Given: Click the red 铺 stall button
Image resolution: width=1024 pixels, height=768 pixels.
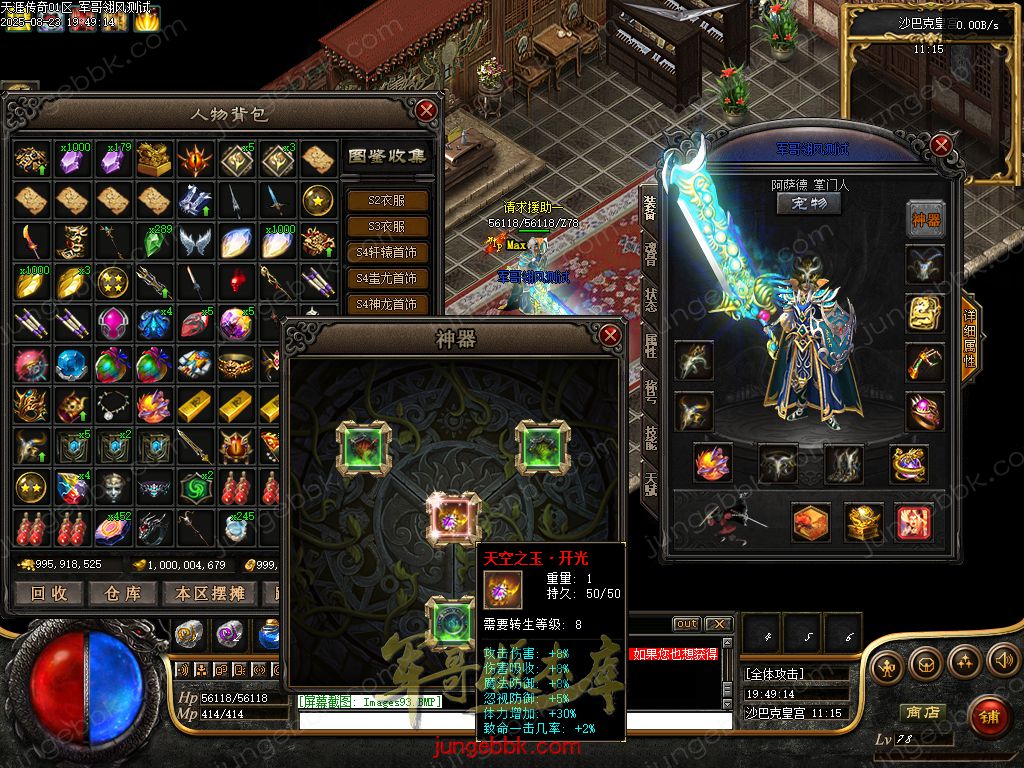Looking at the screenshot, I should tap(990, 717).
